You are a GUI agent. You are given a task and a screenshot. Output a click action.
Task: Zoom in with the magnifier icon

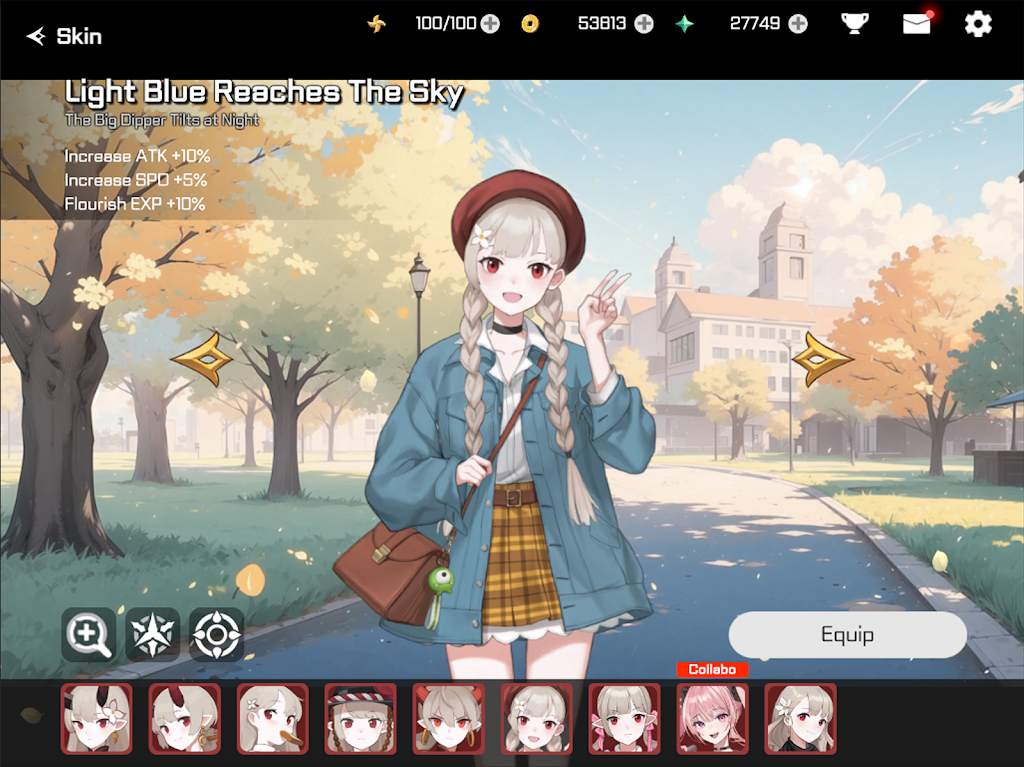coord(88,635)
